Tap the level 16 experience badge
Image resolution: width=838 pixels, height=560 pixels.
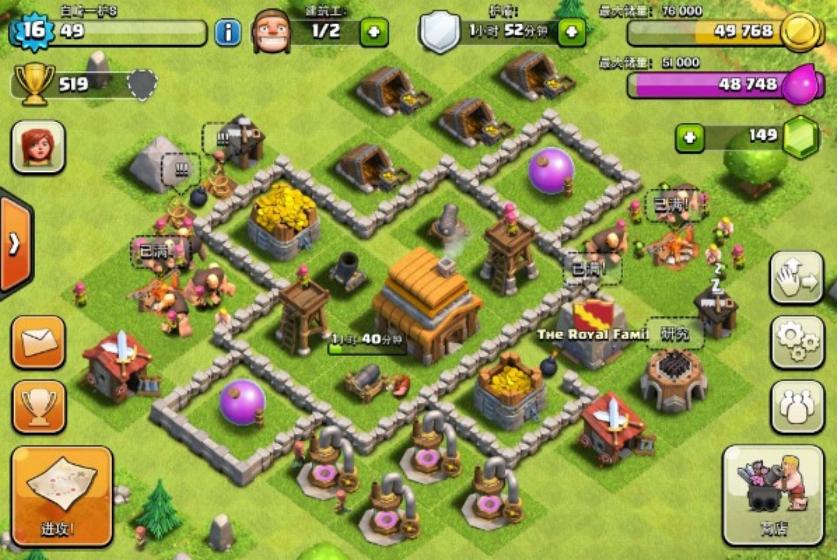(32, 29)
